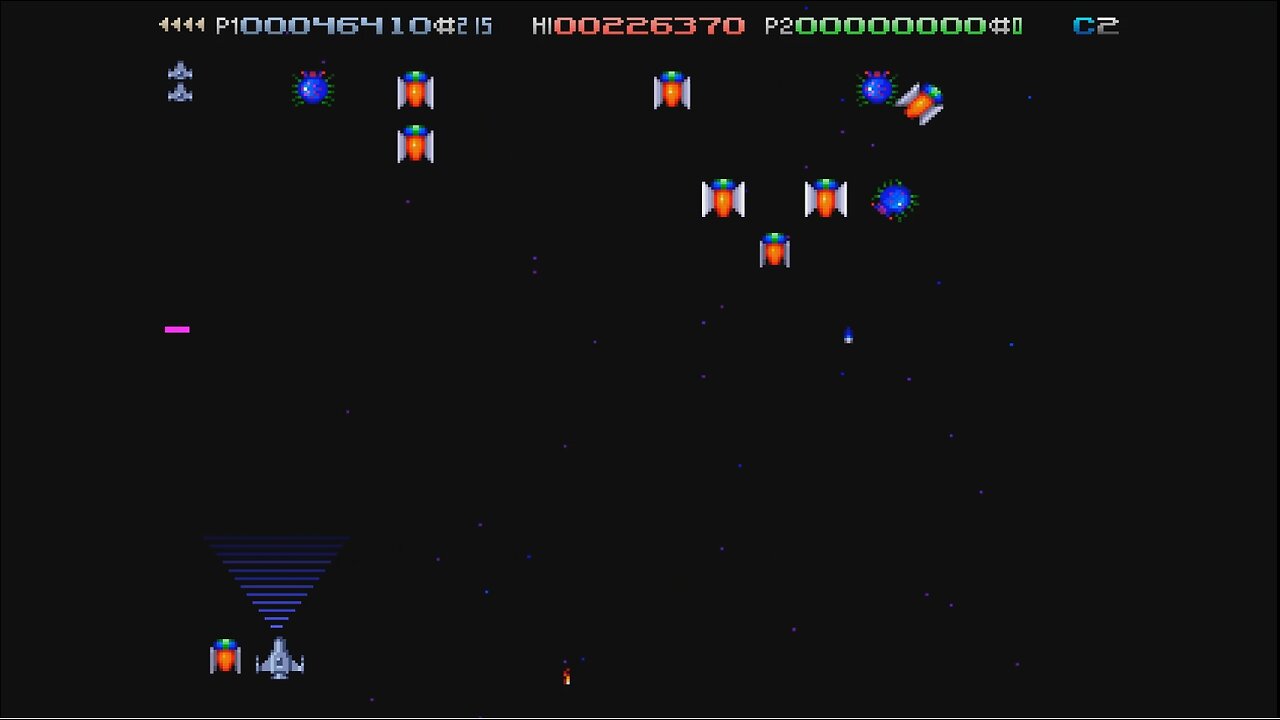Select the player's silver fighter ship

click(x=278, y=660)
